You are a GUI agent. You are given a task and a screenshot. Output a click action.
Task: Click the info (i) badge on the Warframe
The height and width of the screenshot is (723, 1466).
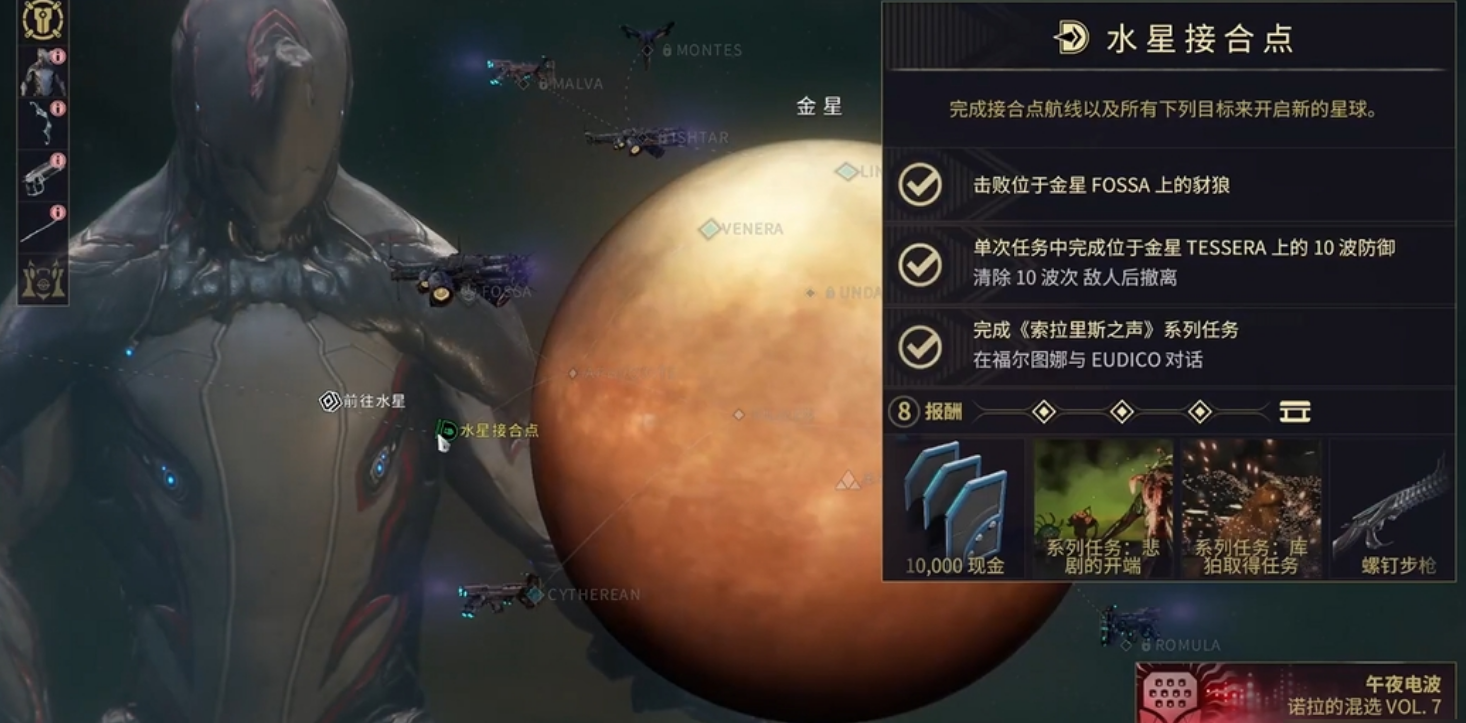[55, 56]
